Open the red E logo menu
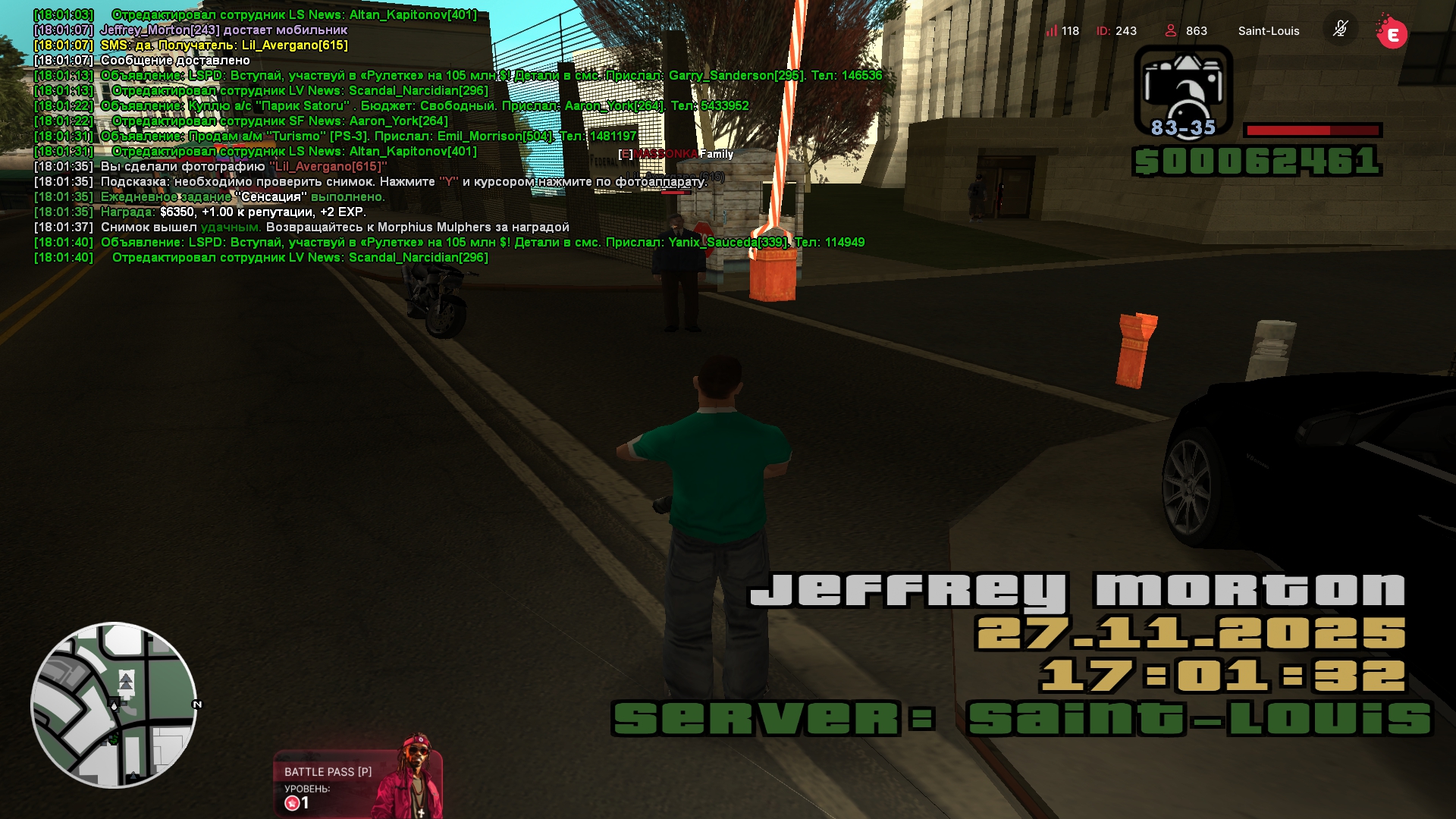This screenshot has height=819, width=1456. tap(1392, 33)
